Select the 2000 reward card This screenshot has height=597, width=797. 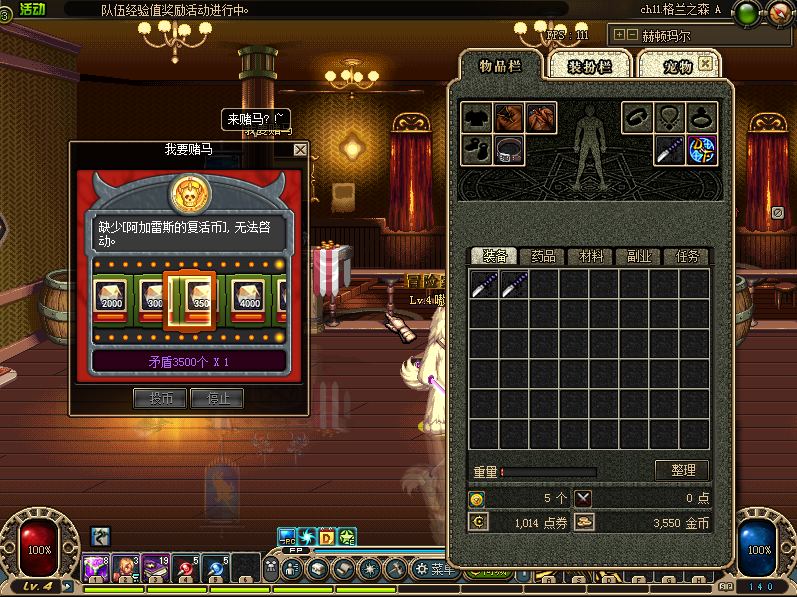pos(111,296)
